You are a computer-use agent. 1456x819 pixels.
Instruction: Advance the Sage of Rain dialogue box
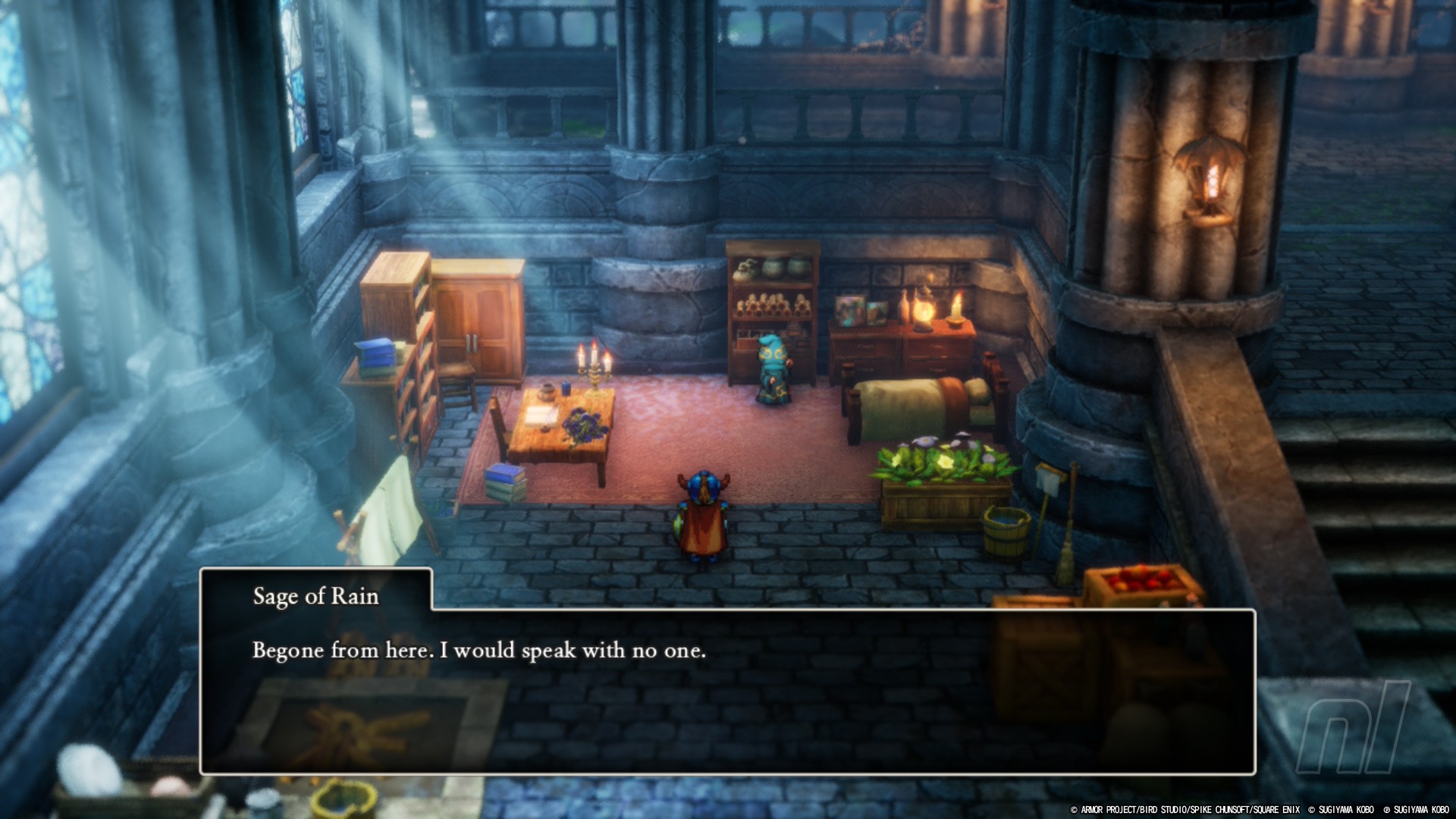pyautogui.click(x=726, y=690)
